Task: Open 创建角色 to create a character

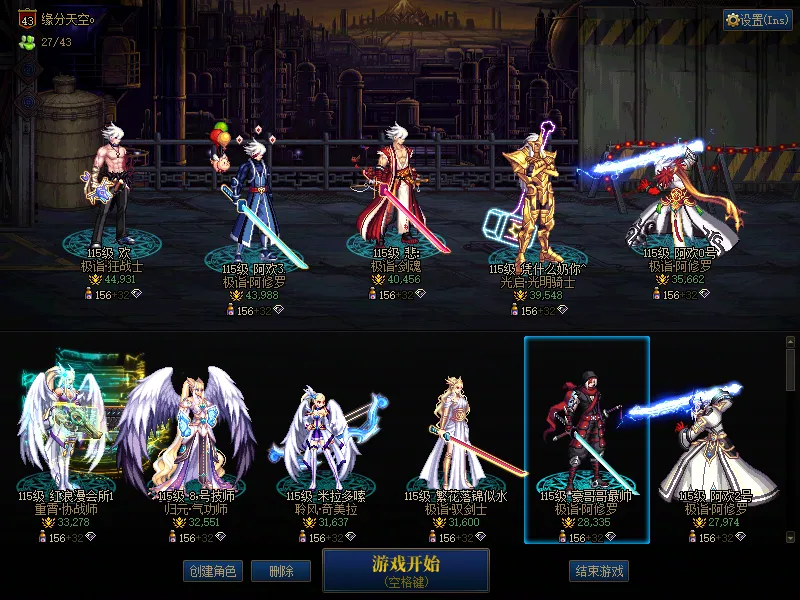Action: (213, 571)
